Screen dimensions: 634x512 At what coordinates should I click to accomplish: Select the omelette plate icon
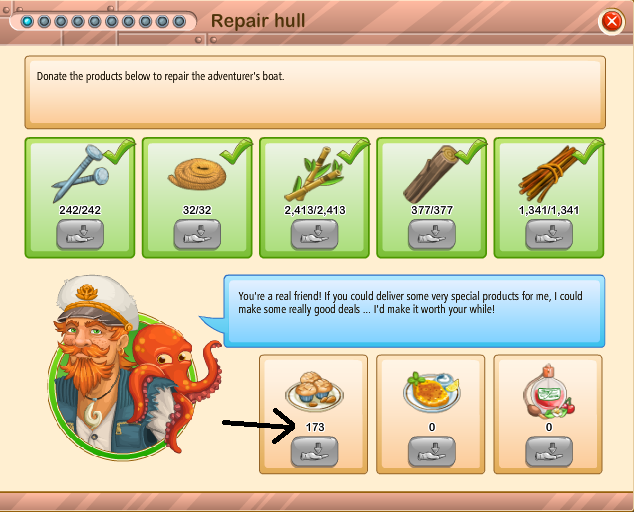point(432,392)
